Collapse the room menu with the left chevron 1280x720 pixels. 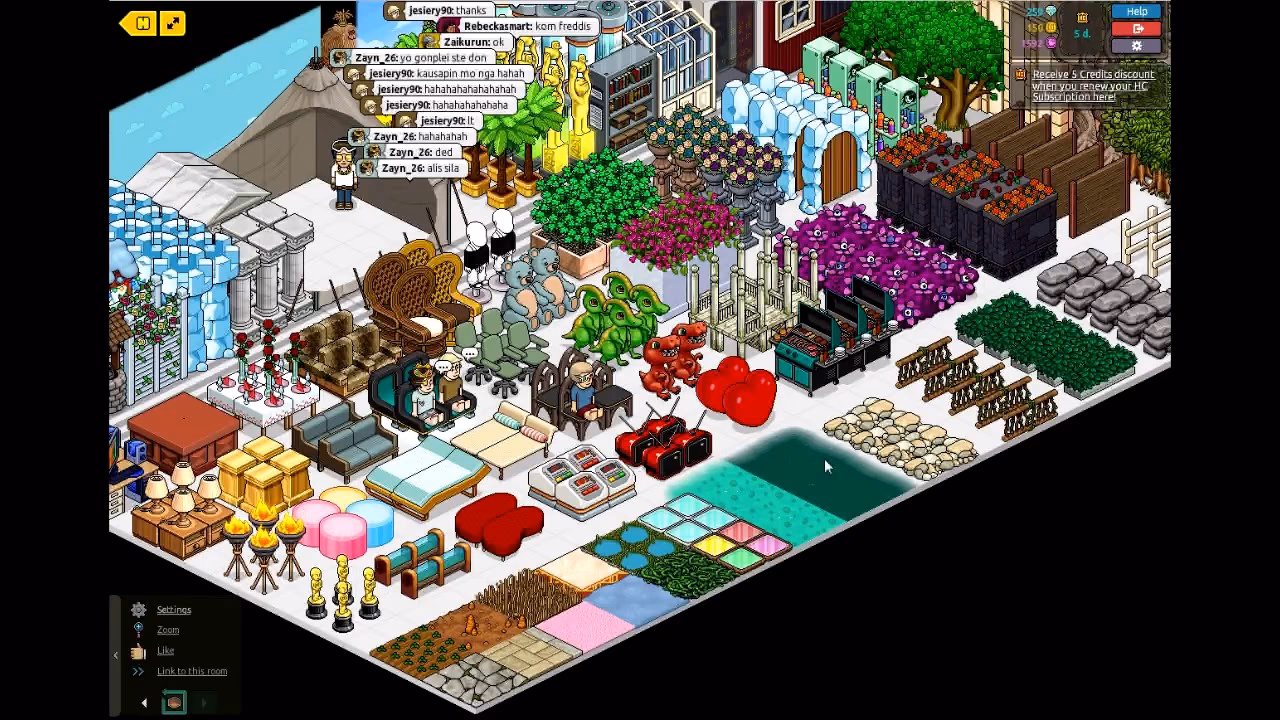pyautogui.click(x=115, y=655)
